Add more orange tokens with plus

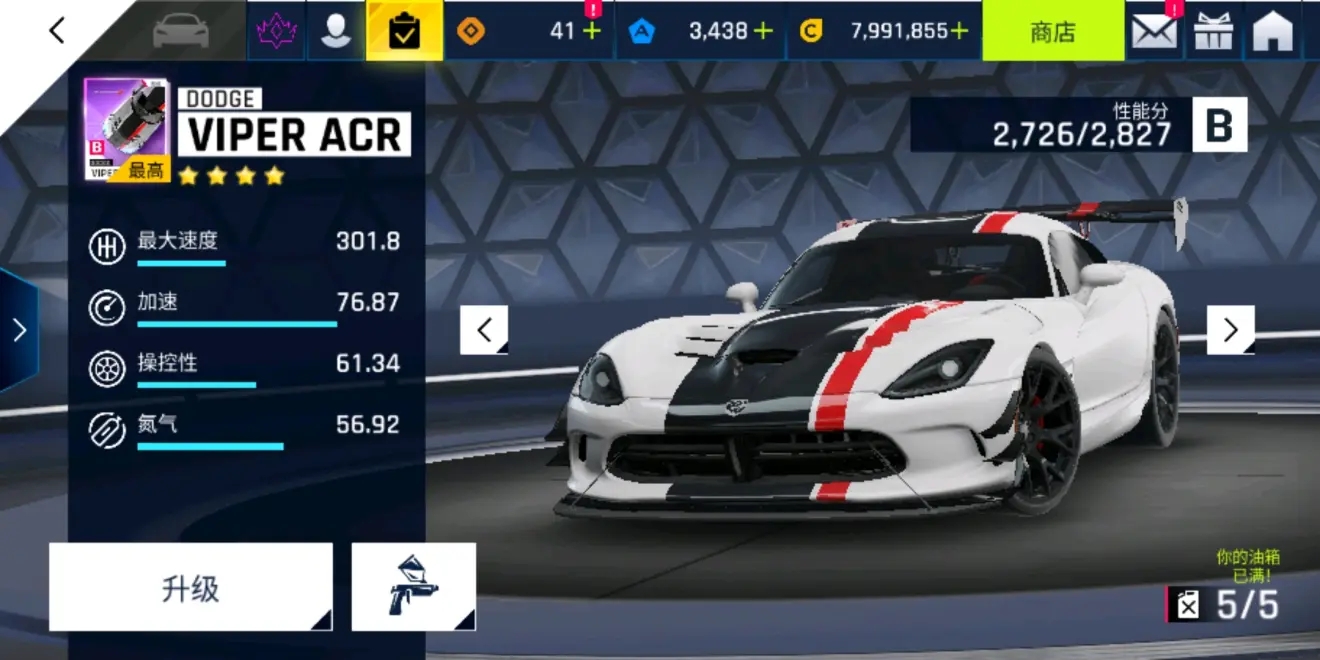[592, 31]
